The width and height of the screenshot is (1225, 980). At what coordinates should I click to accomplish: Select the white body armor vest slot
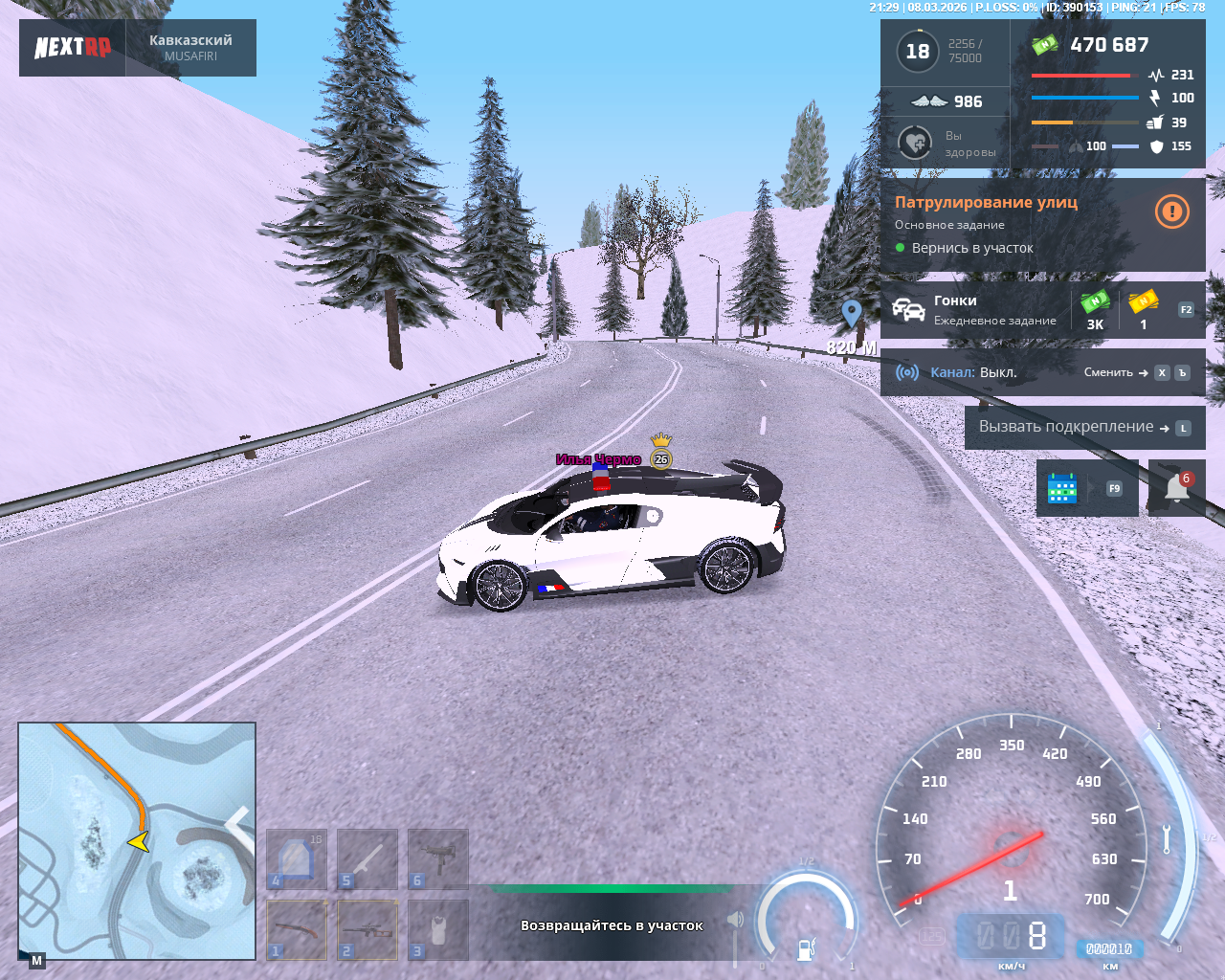tap(438, 929)
